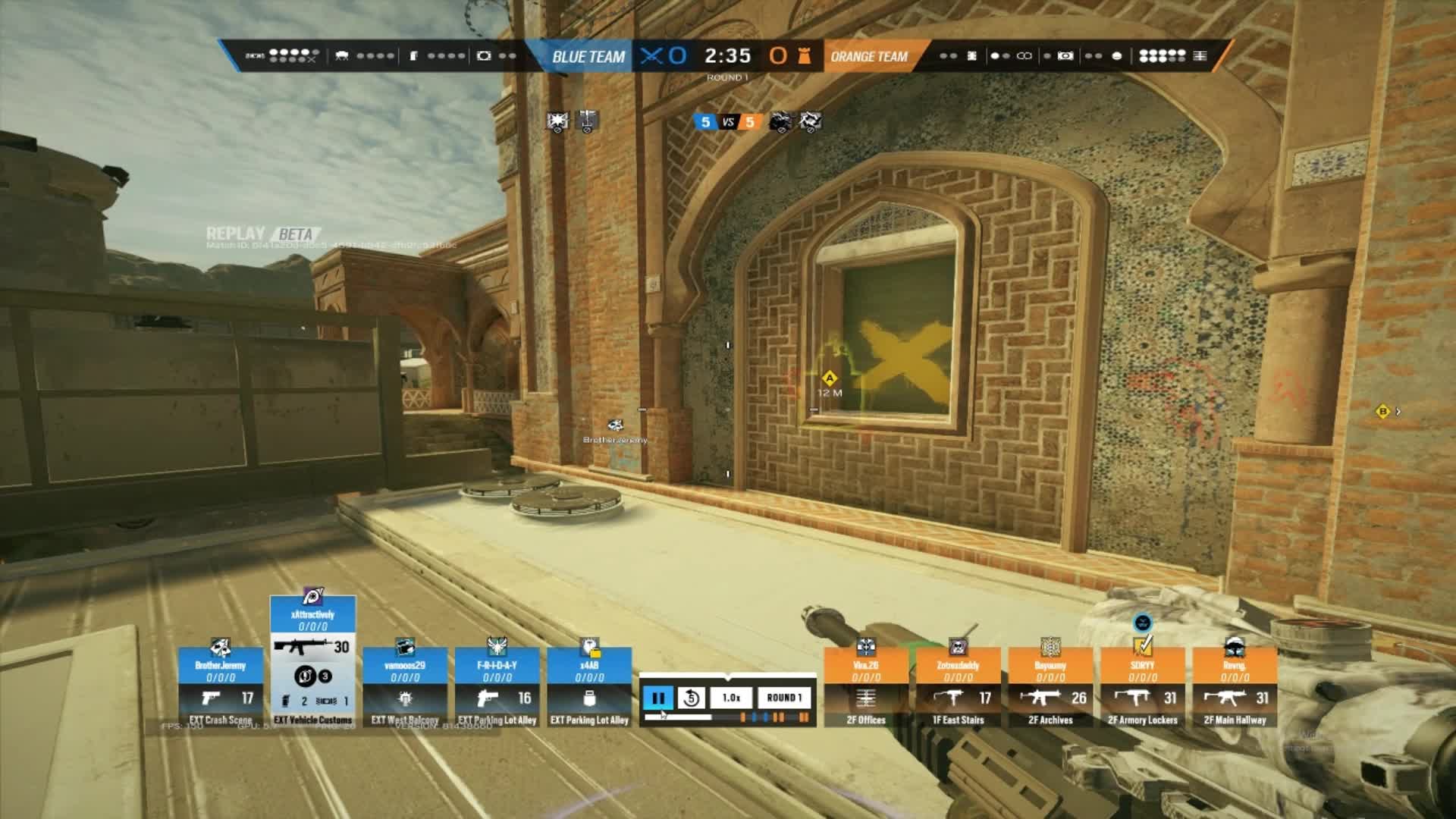
Task: Select the BLUE TEAM header
Action: pos(590,55)
